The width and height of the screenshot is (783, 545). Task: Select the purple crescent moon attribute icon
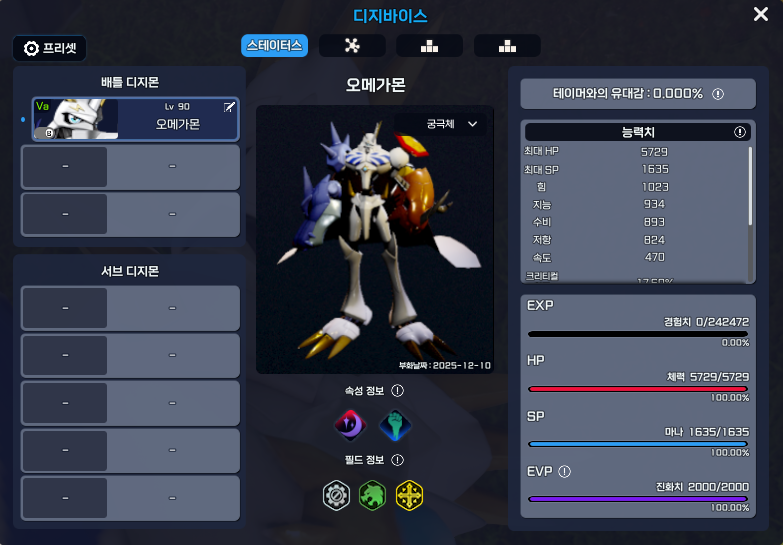pyautogui.click(x=349, y=425)
